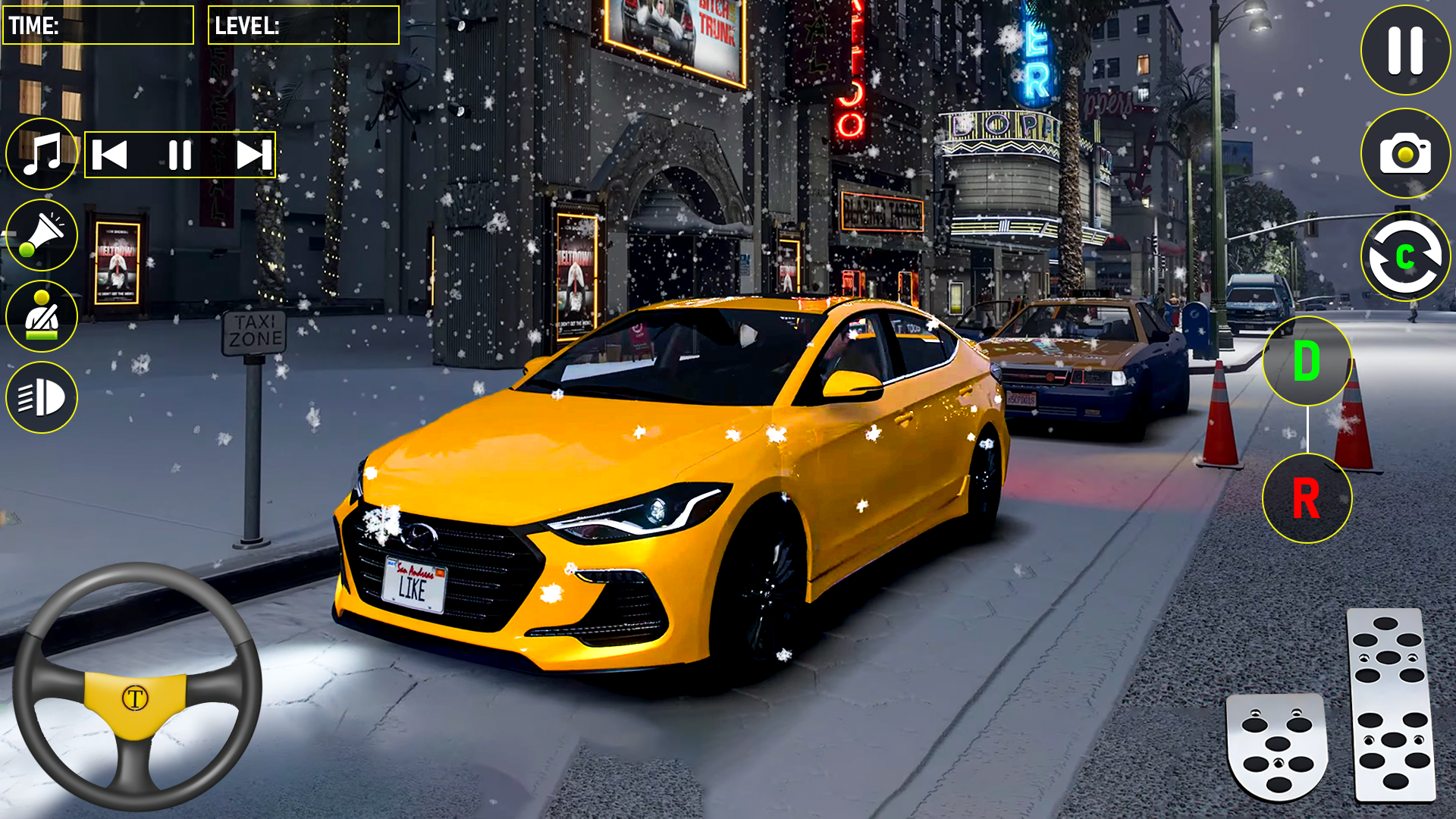The image size is (1456, 819).
Task: Honk the horn
Action: 42,235
